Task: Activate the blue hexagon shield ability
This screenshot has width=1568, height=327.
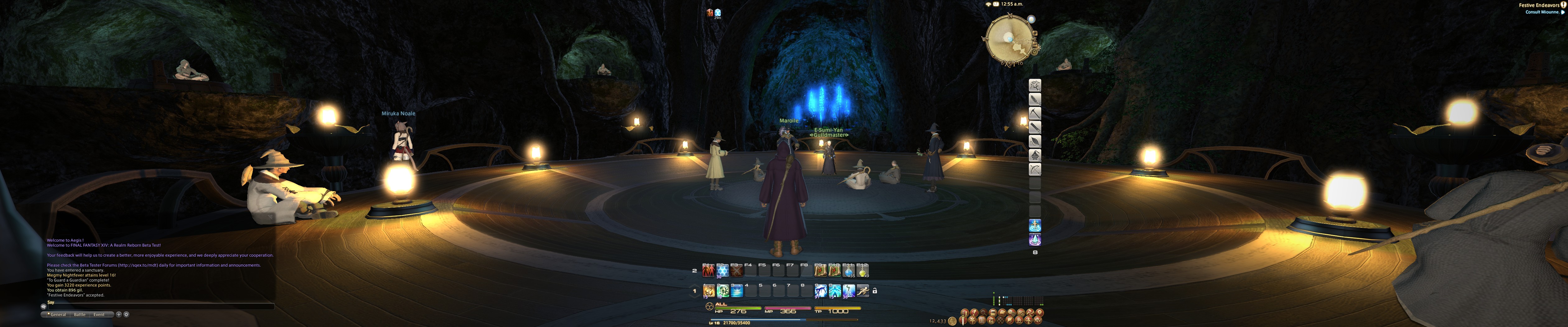Action: (722, 271)
